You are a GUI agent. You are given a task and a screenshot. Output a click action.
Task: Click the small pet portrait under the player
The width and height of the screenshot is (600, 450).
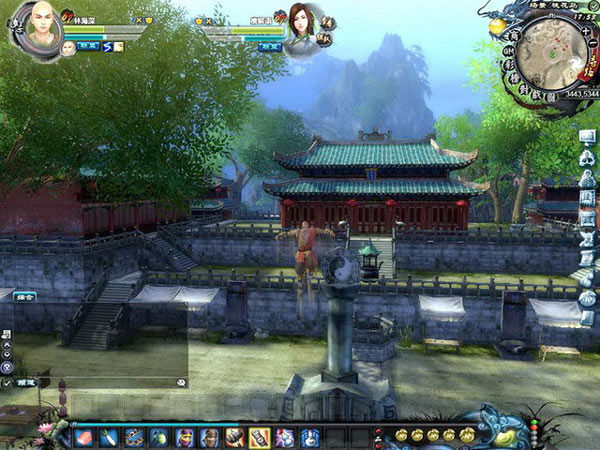(x=67, y=47)
